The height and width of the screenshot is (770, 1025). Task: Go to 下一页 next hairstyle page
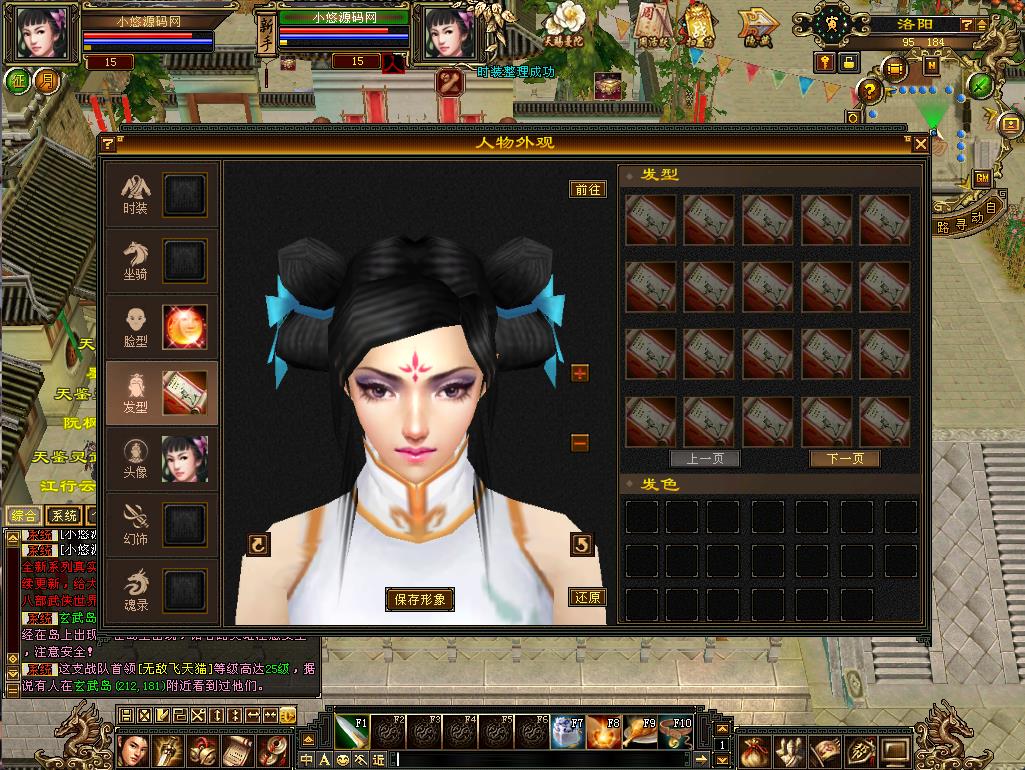pos(845,459)
